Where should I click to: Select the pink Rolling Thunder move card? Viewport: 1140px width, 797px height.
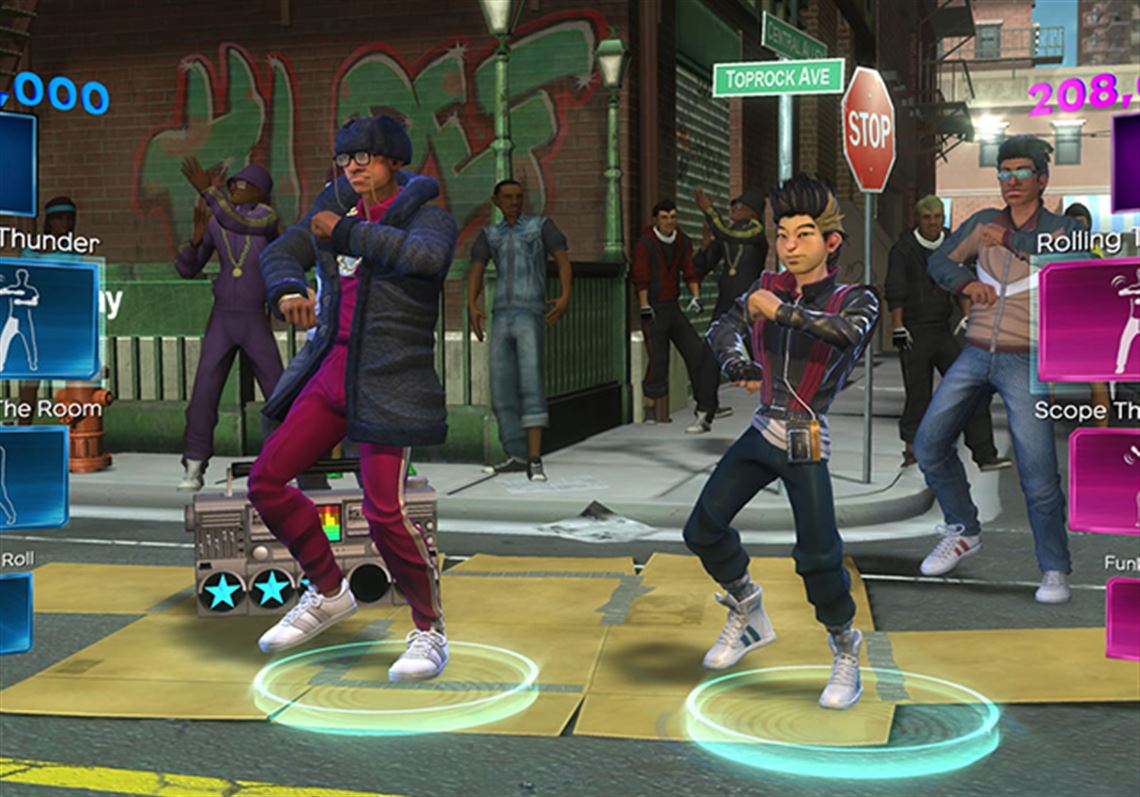coord(1090,320)
